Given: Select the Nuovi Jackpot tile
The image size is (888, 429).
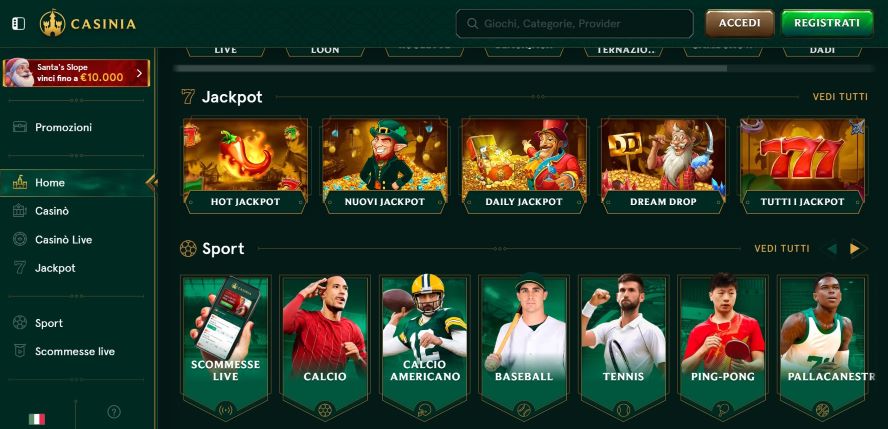Looking at the screenshot, I should pyautogui.click(x=384, y=164).
